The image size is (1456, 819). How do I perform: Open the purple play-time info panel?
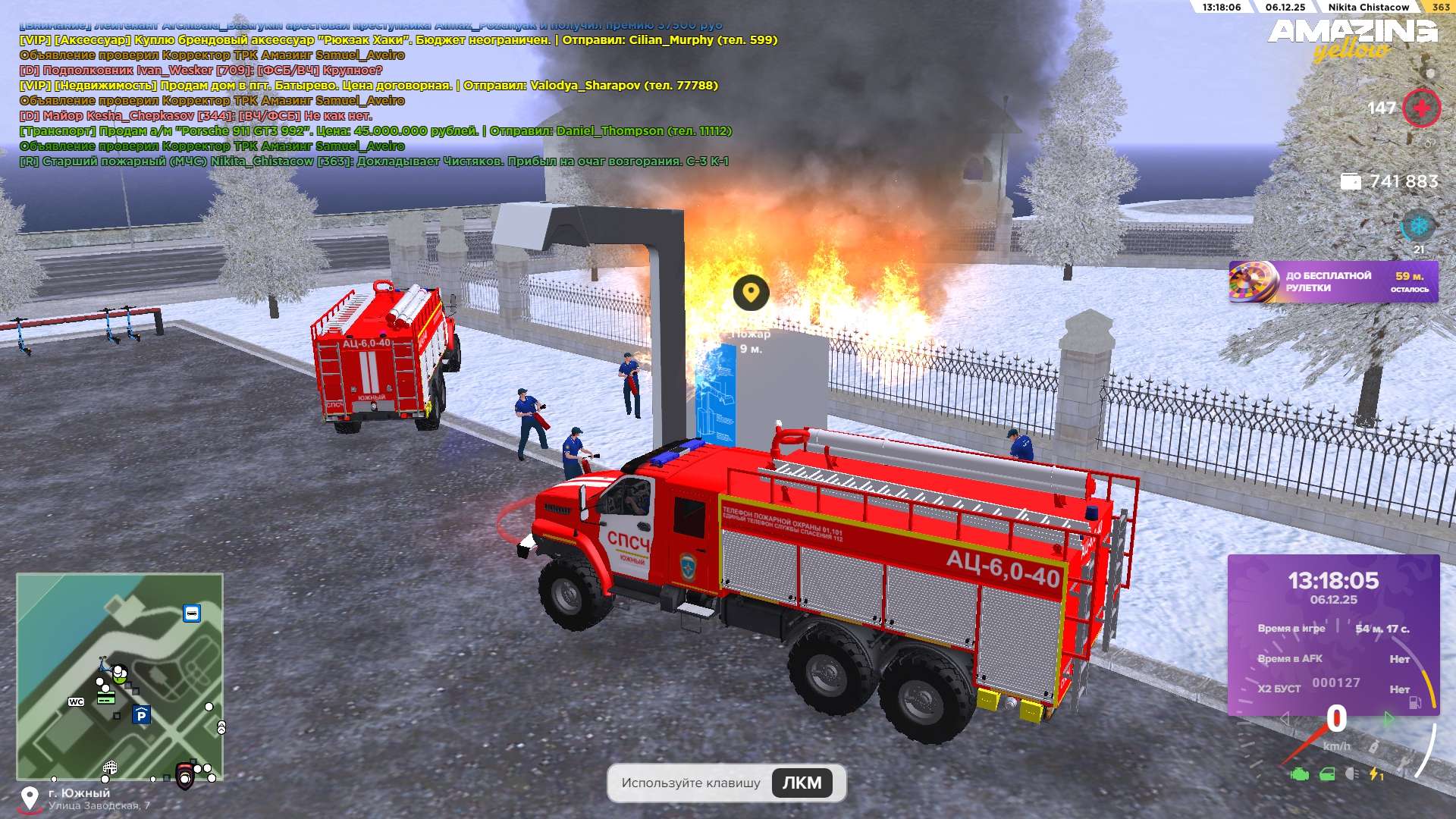point(1333,635)
